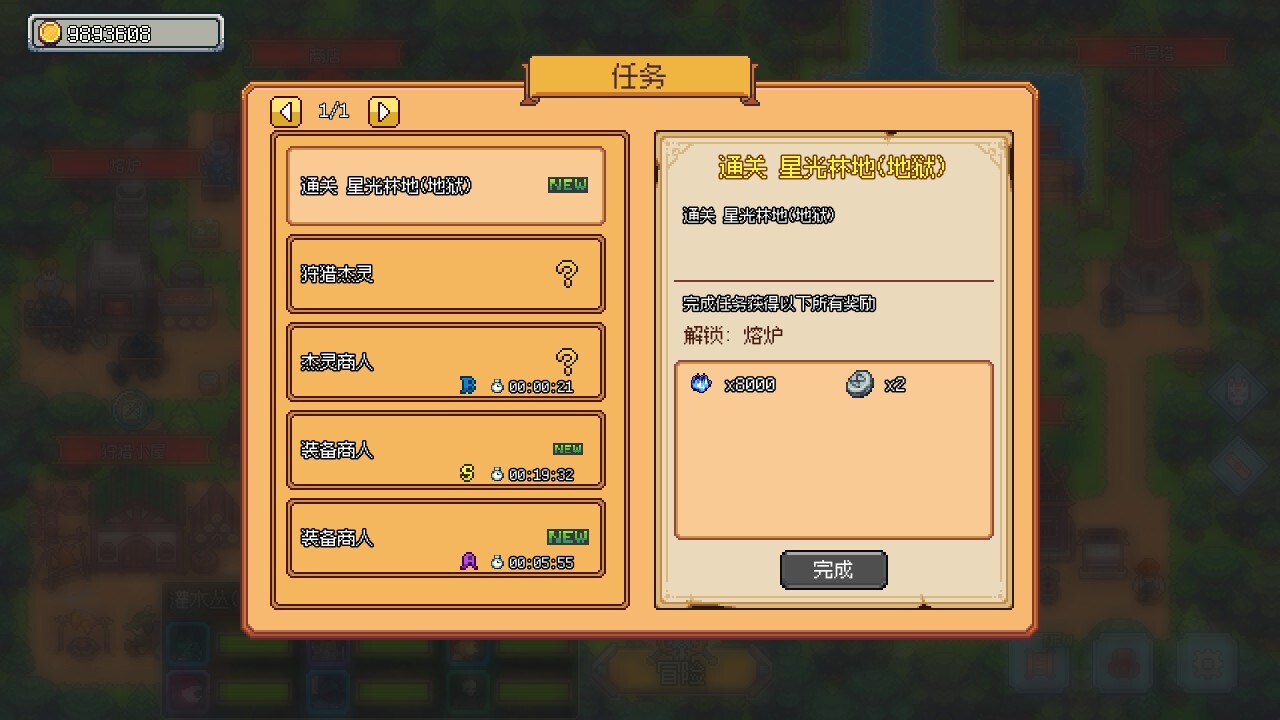Click the blue merchant icon on the 杰灵商人 quest
Image resolution: width=1280 pixels, height=720 pixels.
[466, 385]
